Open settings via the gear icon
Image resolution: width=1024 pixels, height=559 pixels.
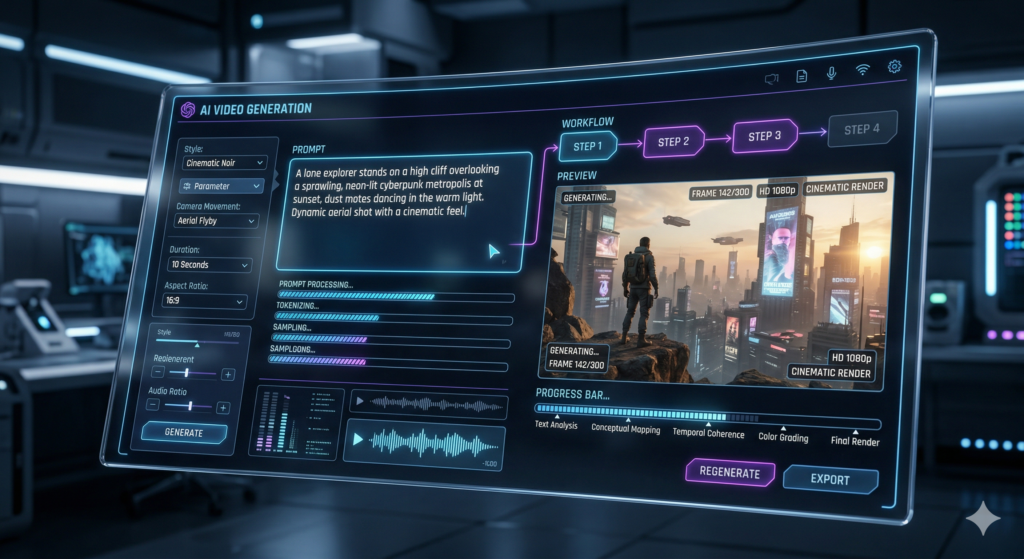click(894, 67)
